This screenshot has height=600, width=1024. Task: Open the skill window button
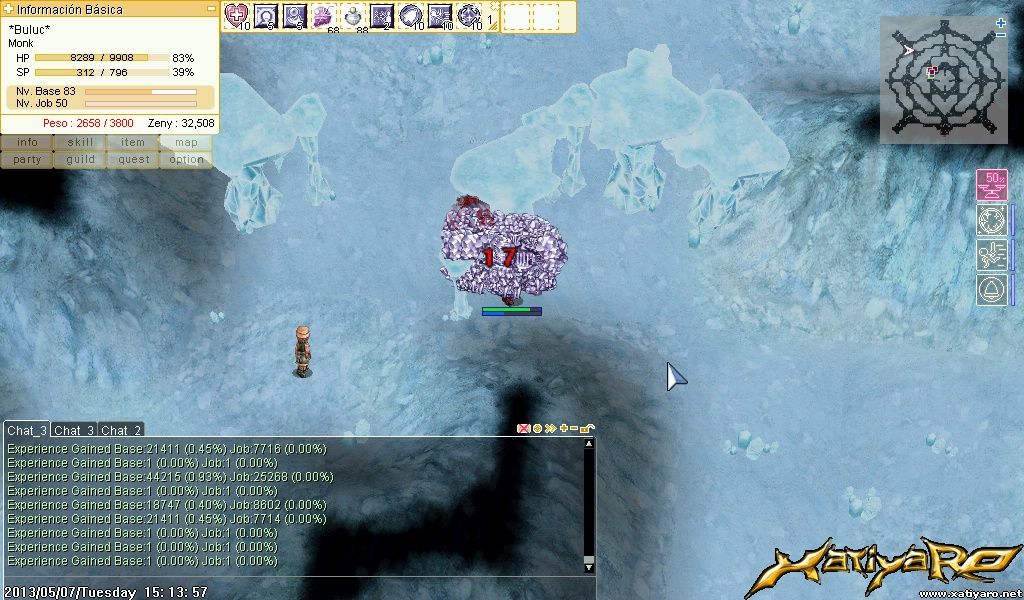(x=80, y=143)
